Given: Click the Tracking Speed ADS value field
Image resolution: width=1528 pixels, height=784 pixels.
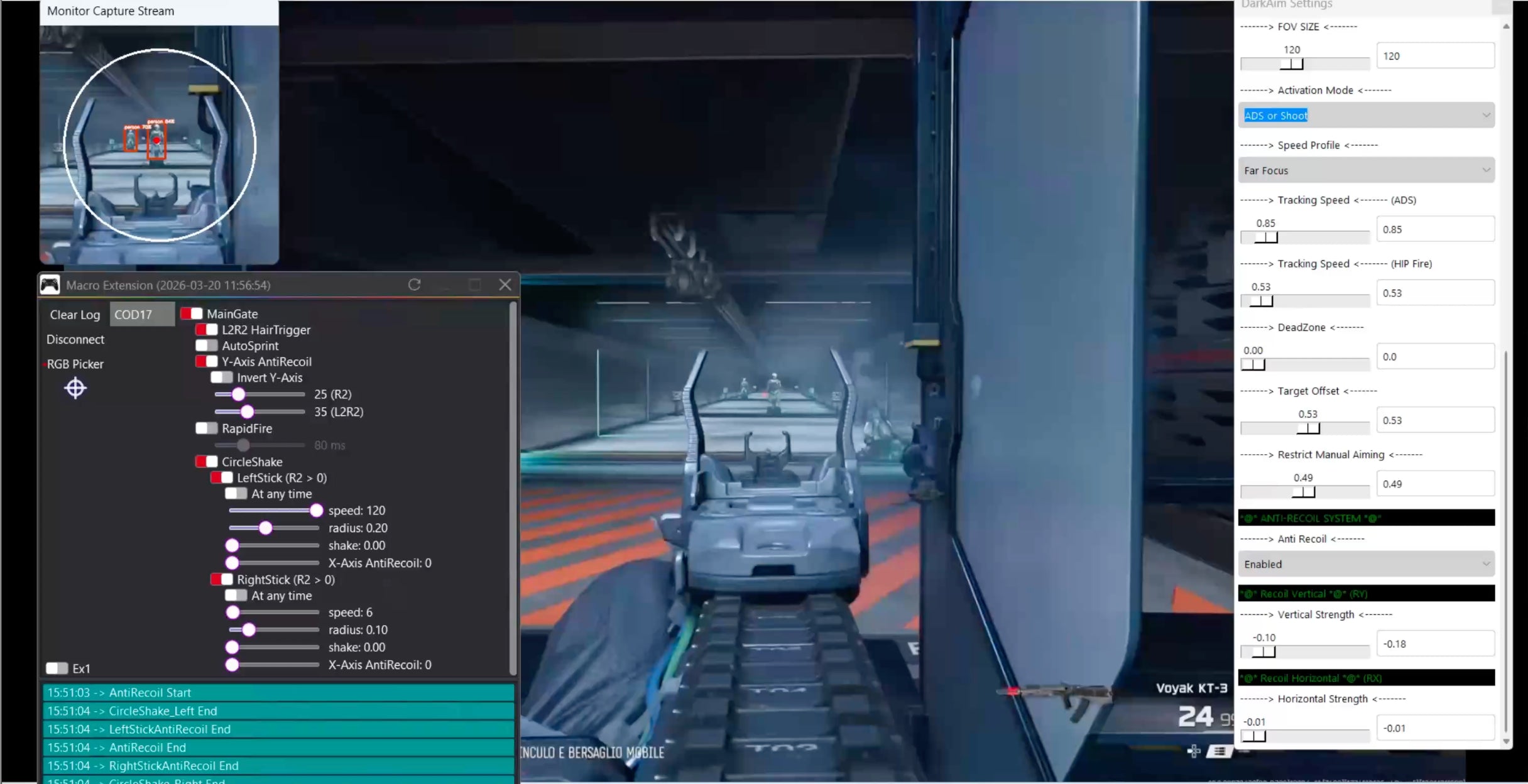Looking at the screenshot, I should point(1434,229).
